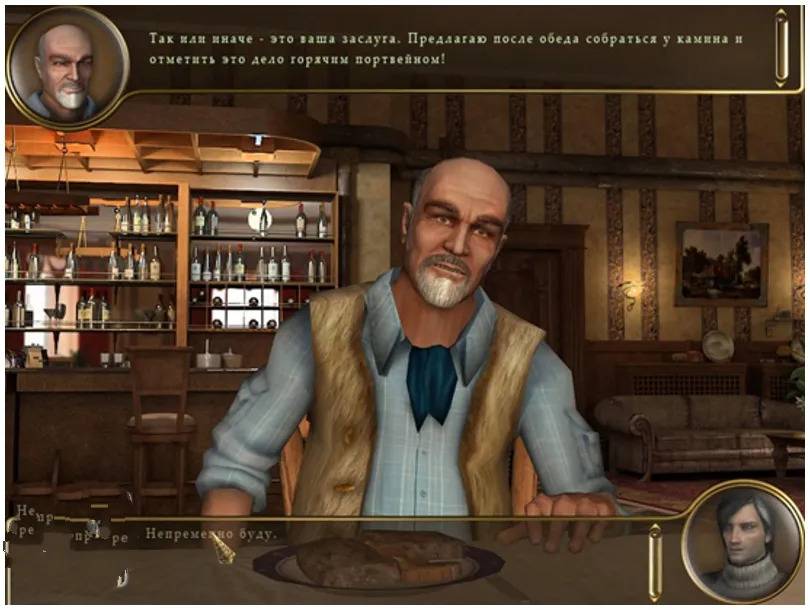
Task: Click the dialogue text scrollbar at top right
Action: click(x=781, y=47)
